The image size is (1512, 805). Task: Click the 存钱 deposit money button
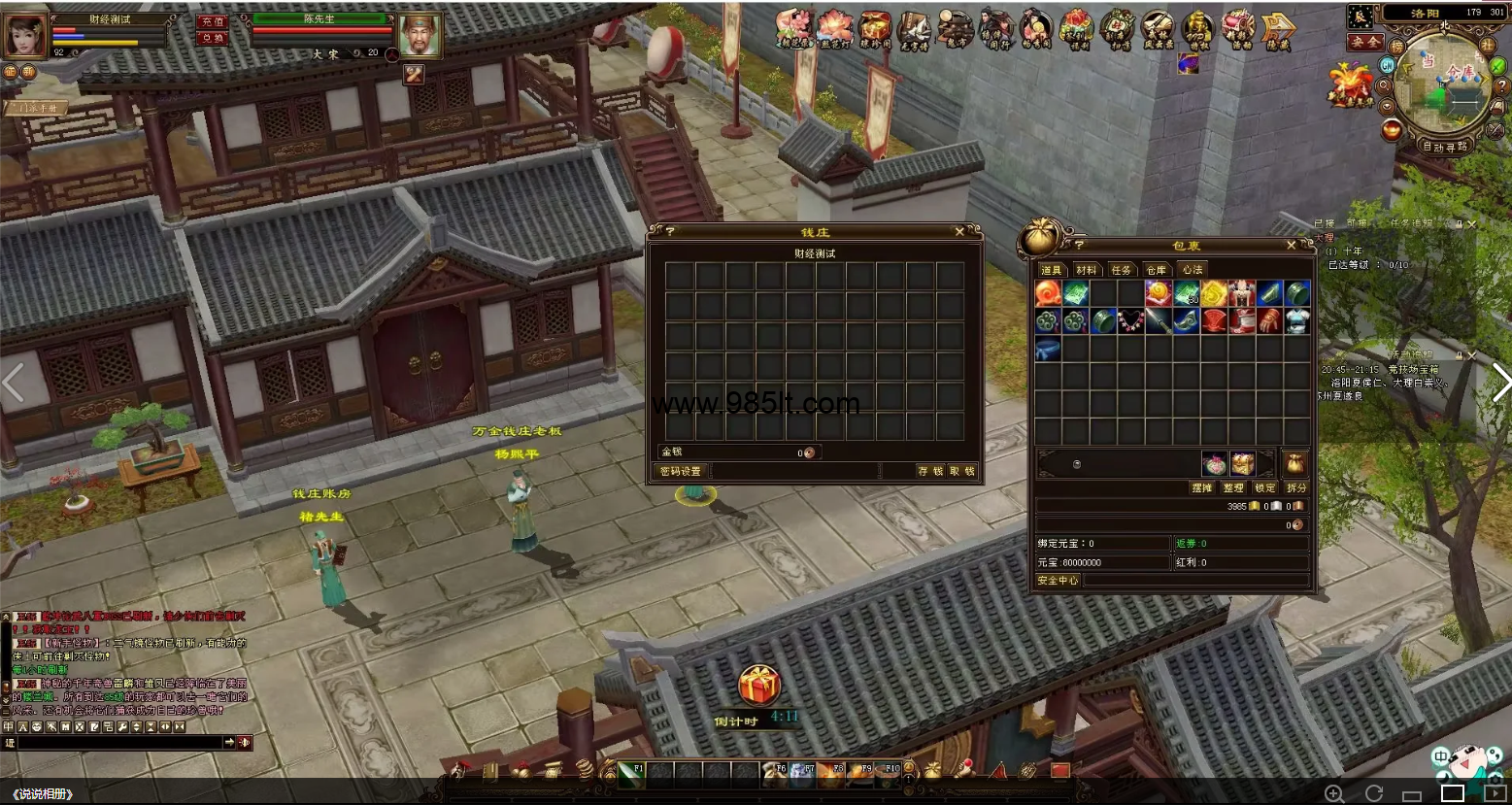pos(929,471)
